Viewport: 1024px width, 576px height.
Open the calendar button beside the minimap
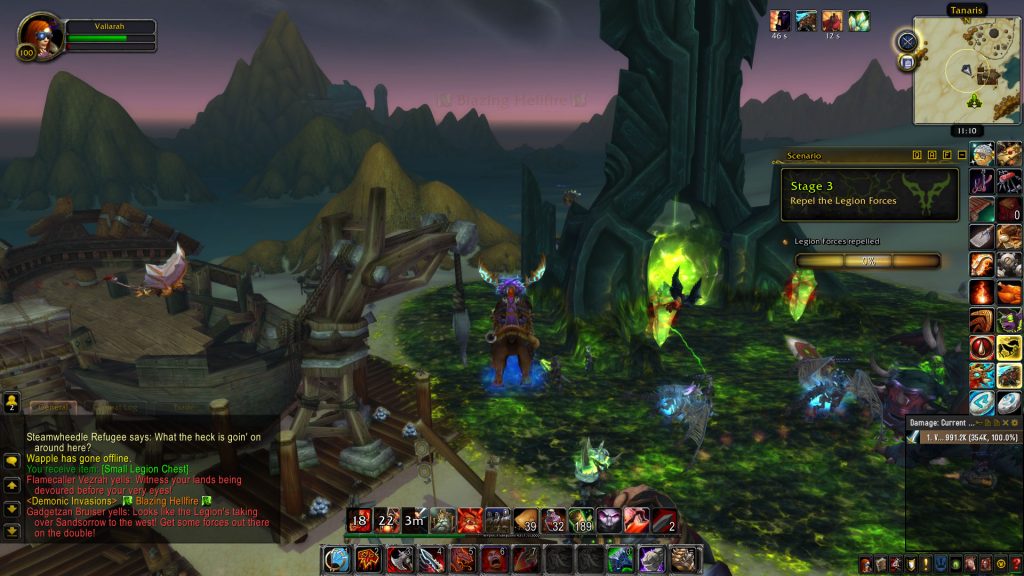(x=907, y=62)
